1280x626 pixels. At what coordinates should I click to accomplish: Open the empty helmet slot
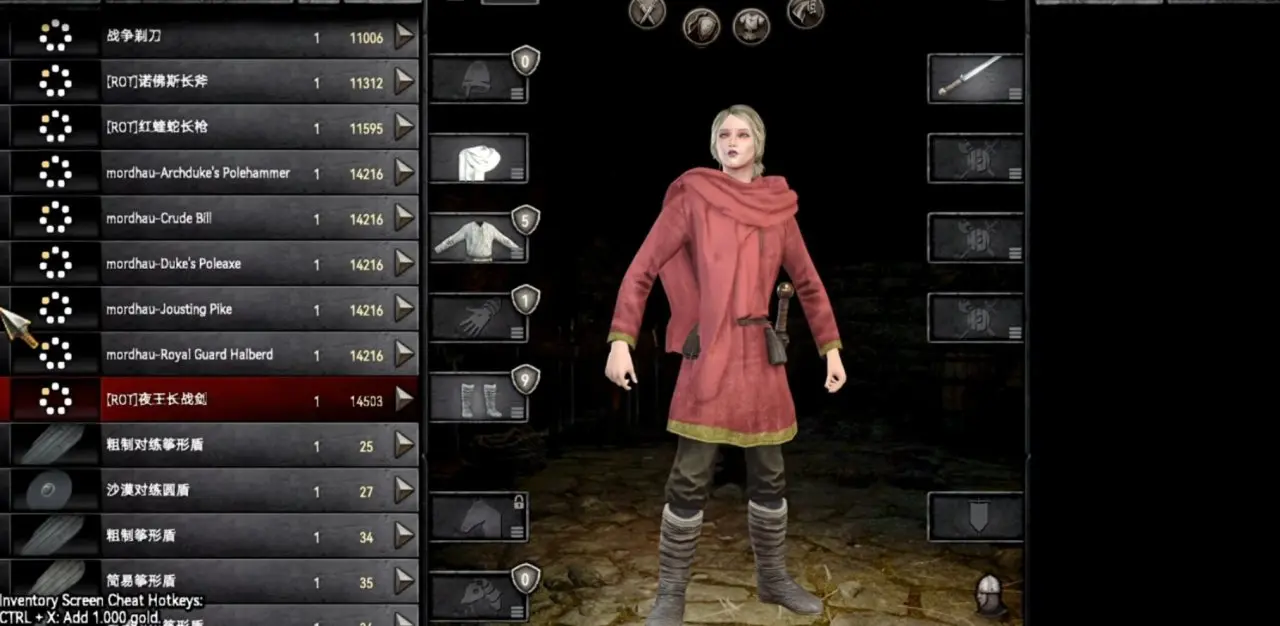[479, 79]
